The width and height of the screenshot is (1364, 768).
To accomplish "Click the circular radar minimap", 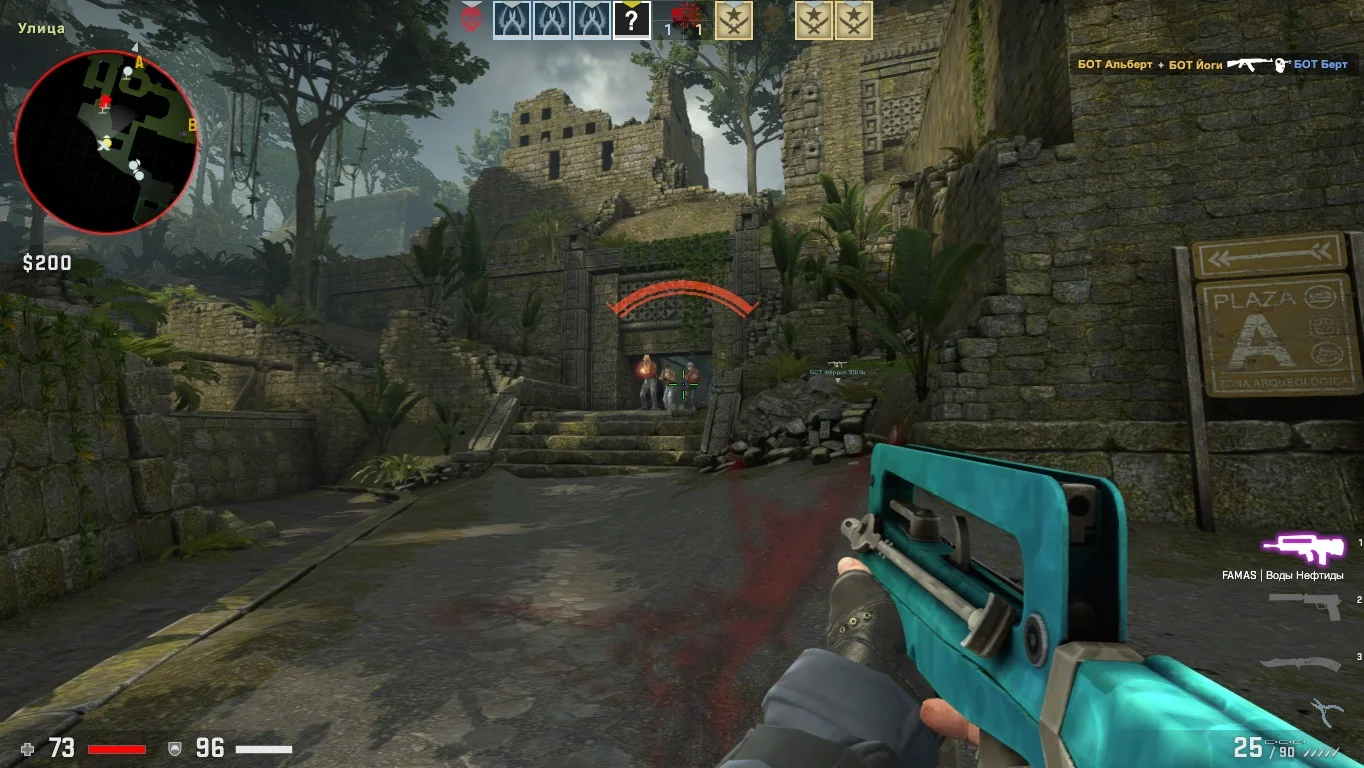I will 106,142.
